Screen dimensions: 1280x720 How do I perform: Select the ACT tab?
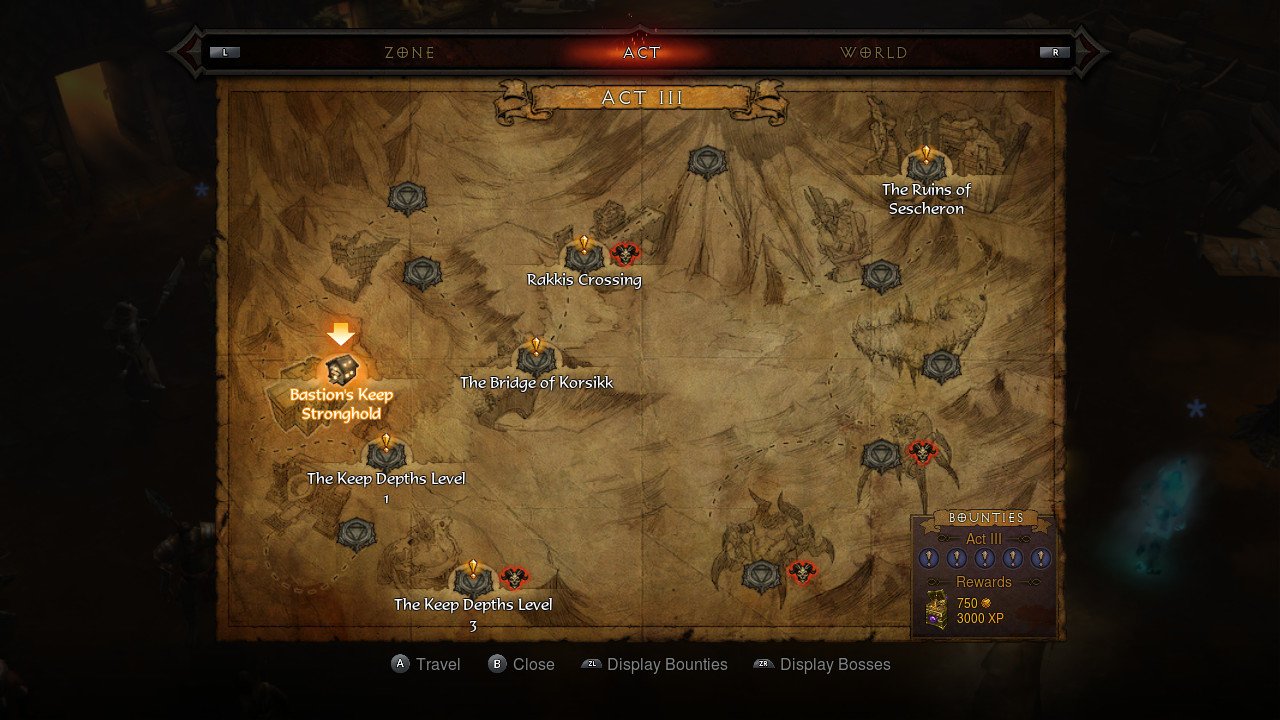pos(640,52)
